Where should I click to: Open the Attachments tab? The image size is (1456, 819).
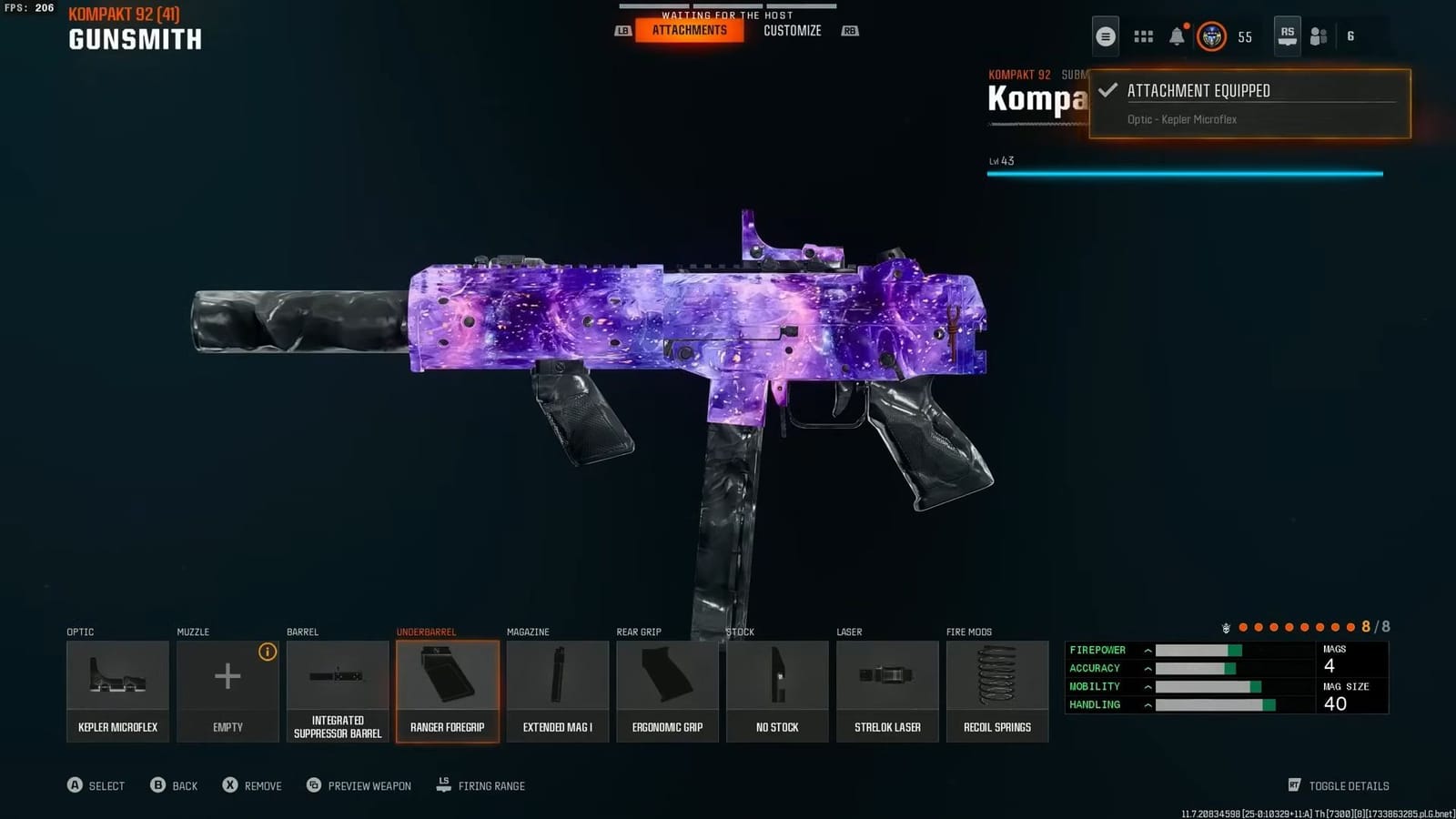click(689, 30)
